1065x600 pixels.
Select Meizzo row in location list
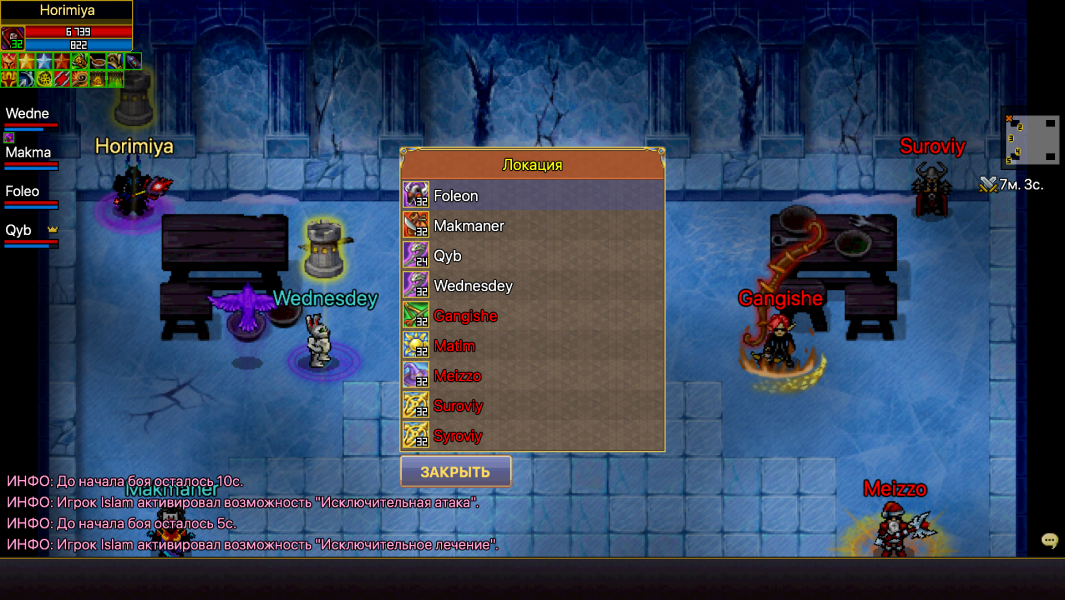pos(532,376)
